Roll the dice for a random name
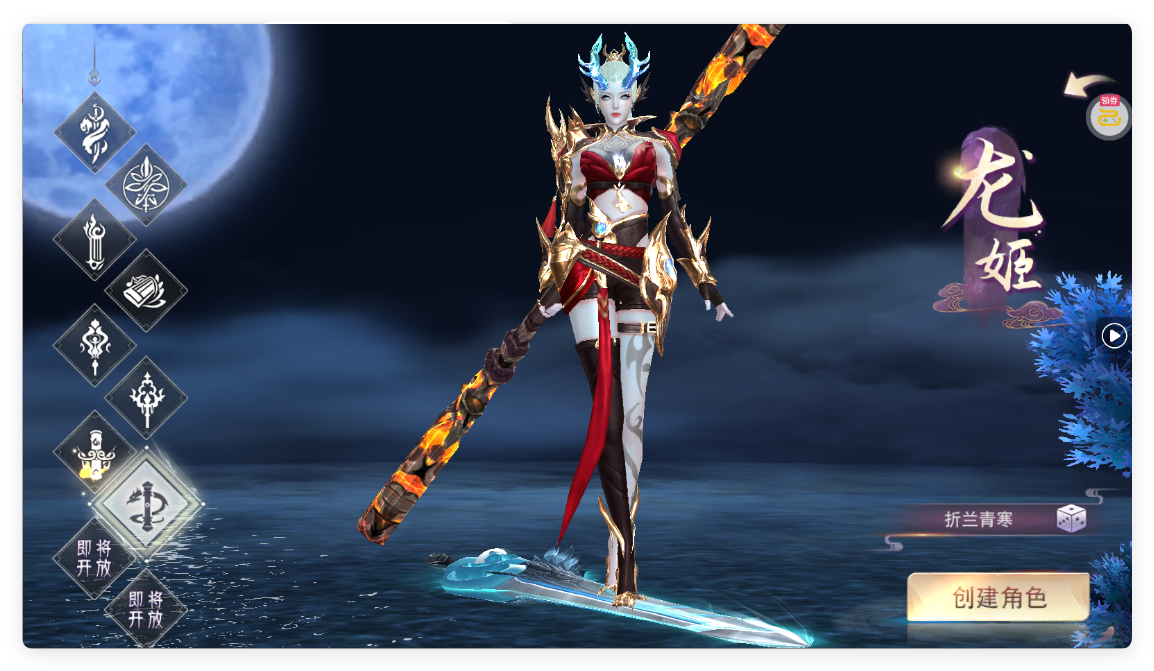 click(x=1071, y=519)
